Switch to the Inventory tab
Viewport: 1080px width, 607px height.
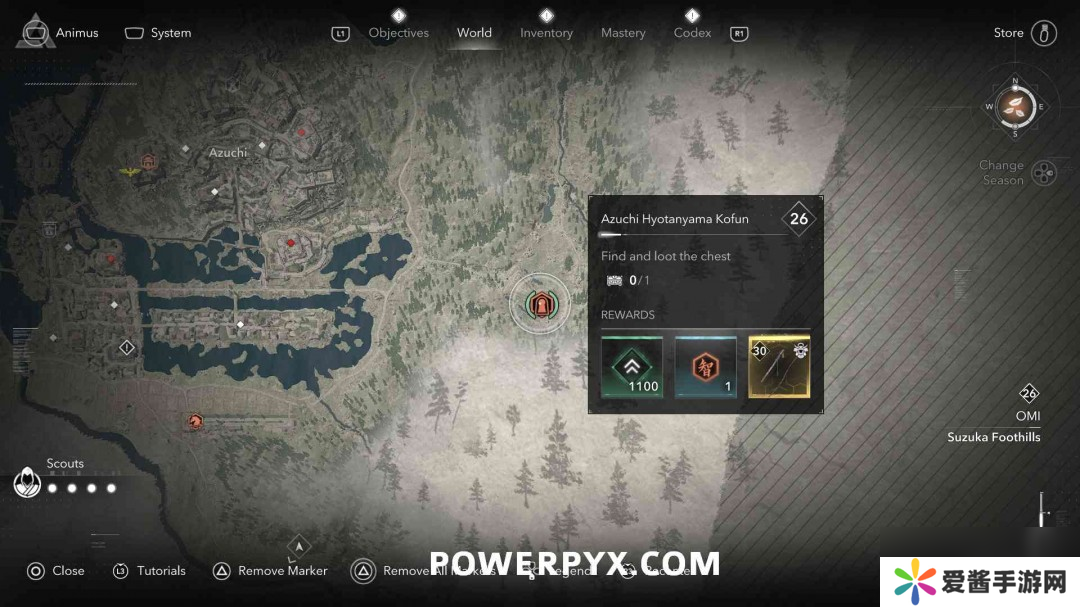(546, 33)
